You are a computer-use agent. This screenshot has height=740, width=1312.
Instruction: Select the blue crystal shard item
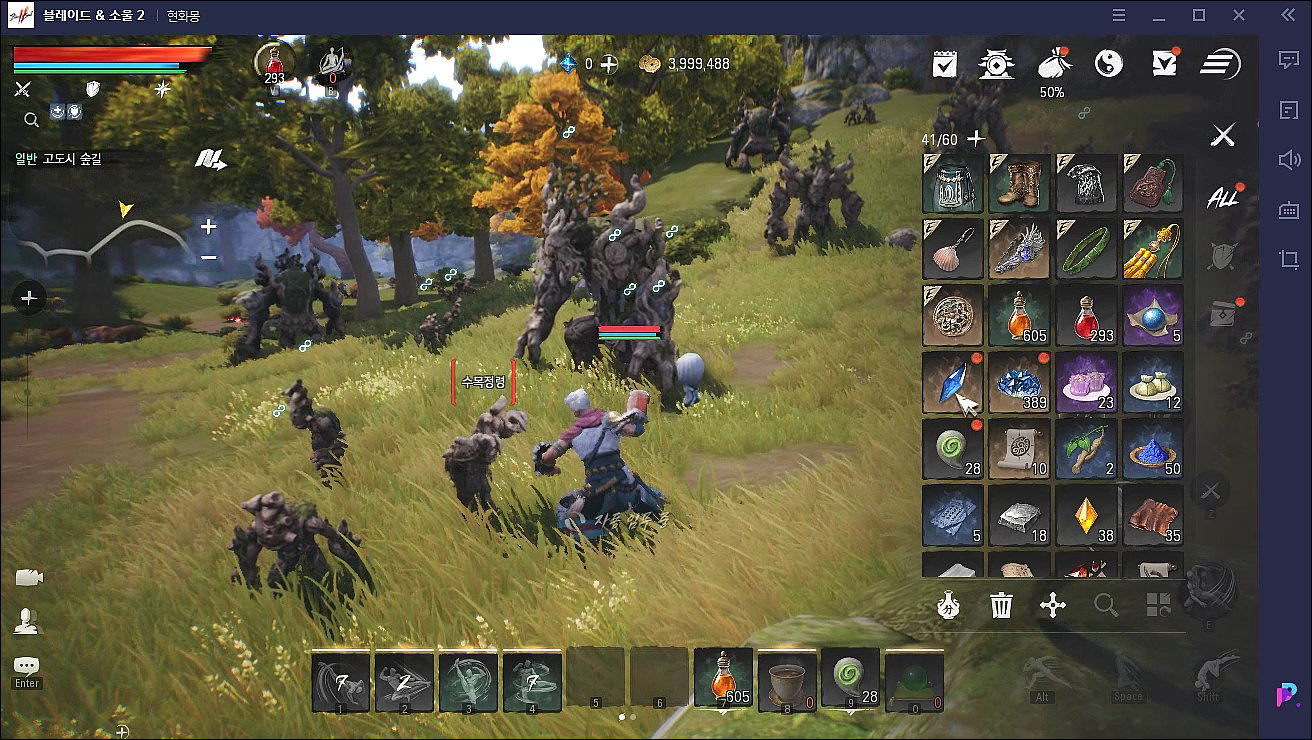click(953, 382)
